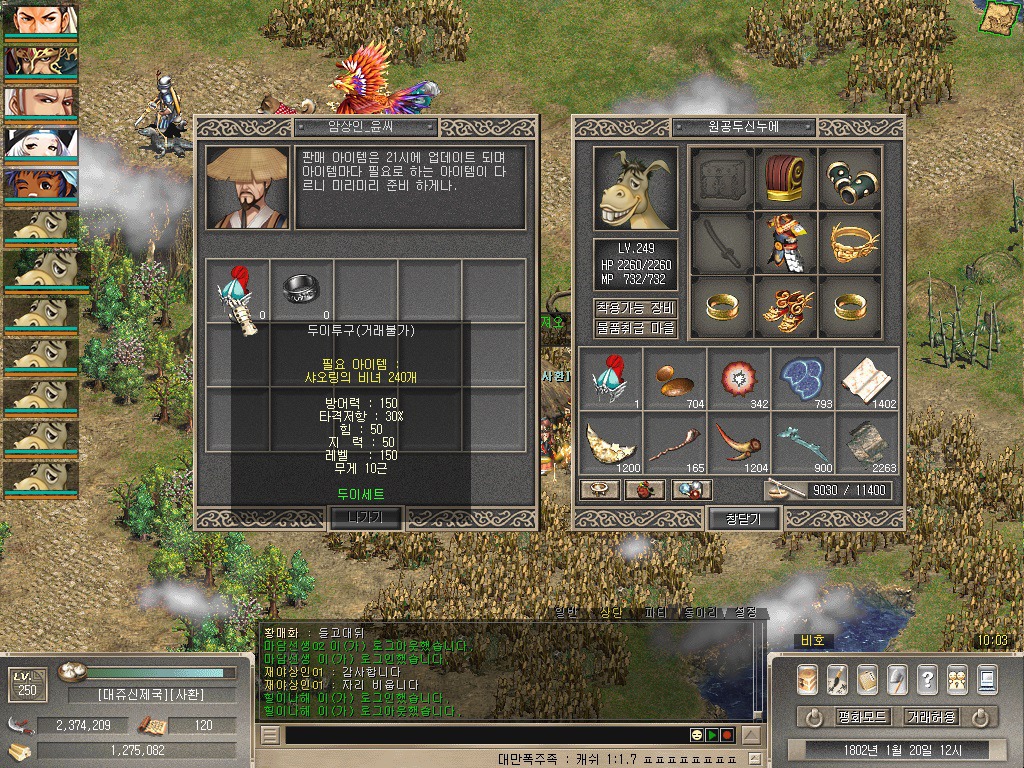Toggle the 거래허용 trade allow button
This screenshot has height=768, width=1024.
pyautogui.click(x=930, y=717)
